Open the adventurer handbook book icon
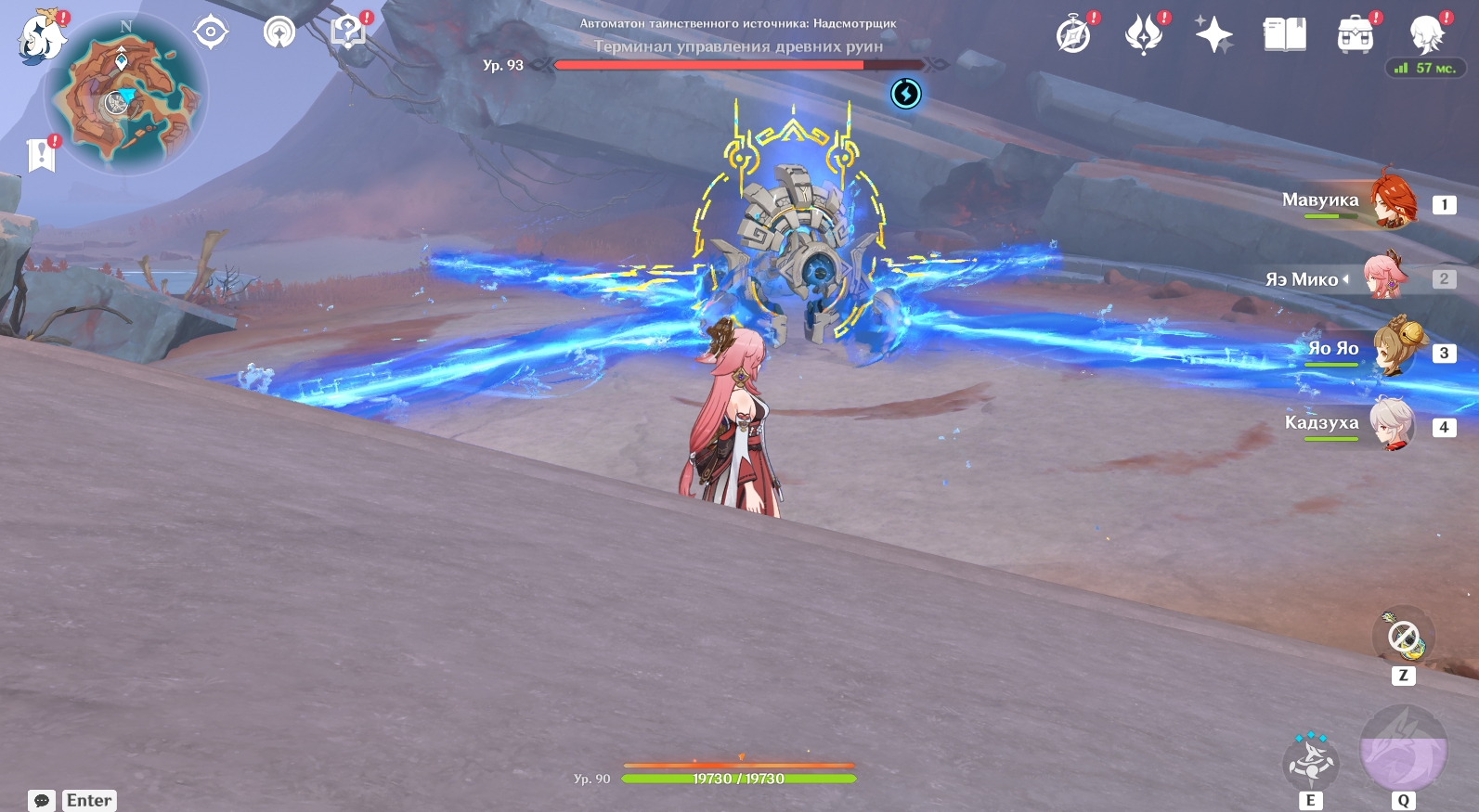Image resolution: width=1479 pixels, height=812 pixels. coord(1285,35)
